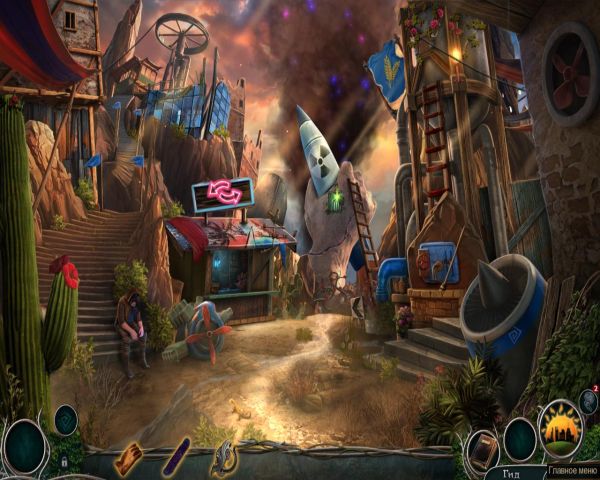This screenshot has height=480, width=600.
Task: Open the Главное меню (main menu)
Action: coord(572,469)
